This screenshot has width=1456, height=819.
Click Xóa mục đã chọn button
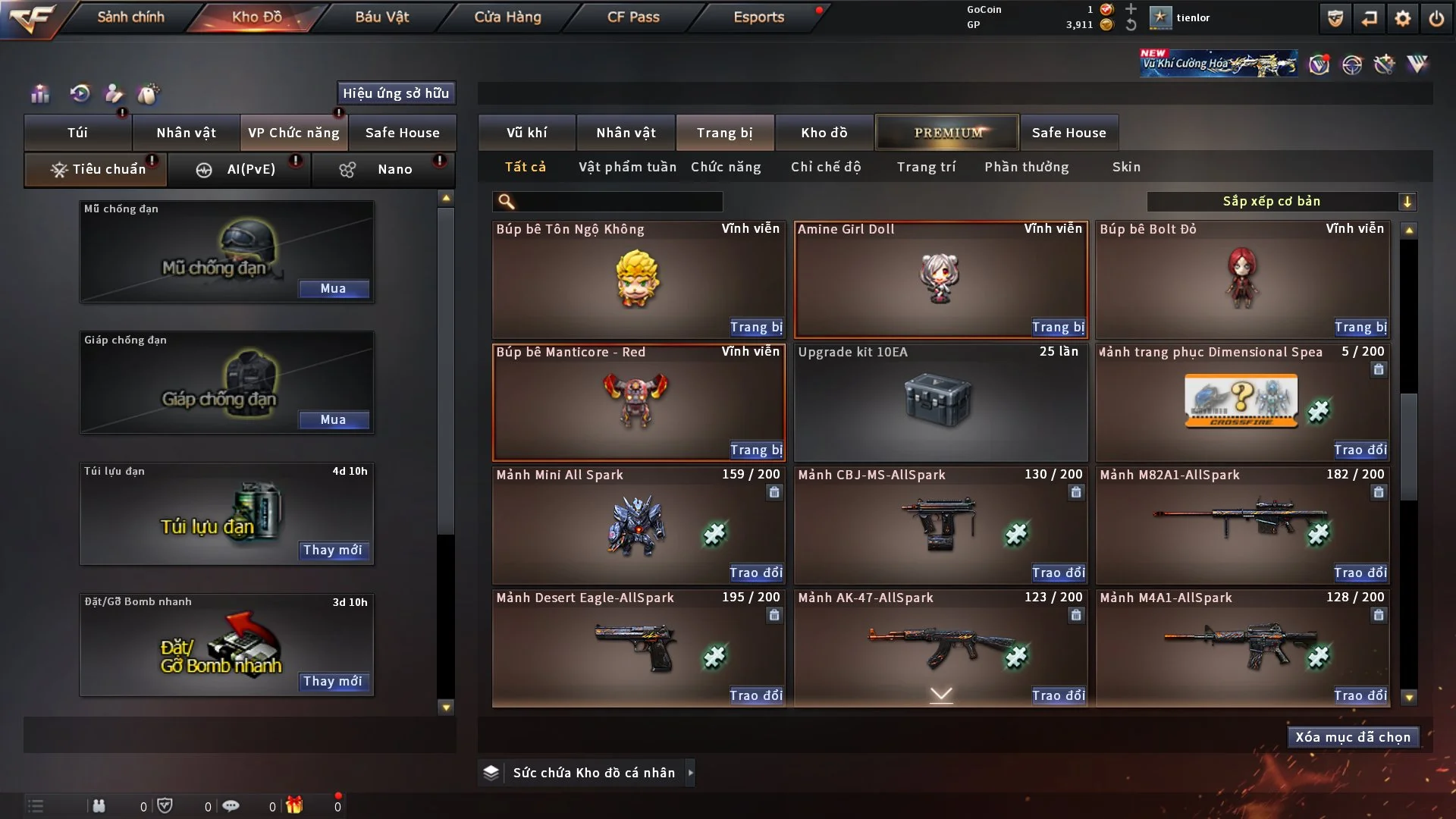coord(1353,737)
